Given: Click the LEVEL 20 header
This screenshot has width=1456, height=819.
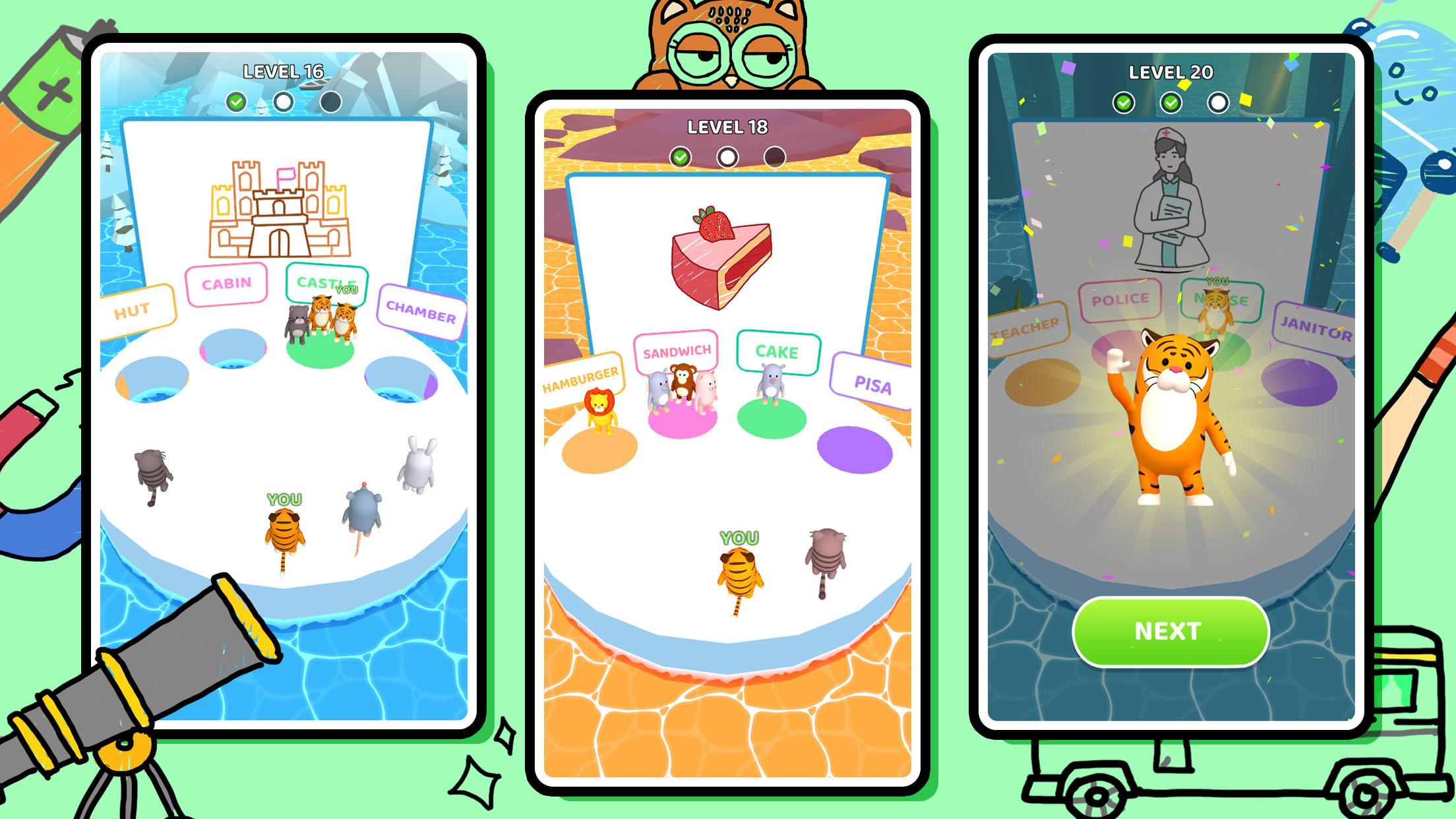Looking at the screenshot, I should pyautogui.click(x=1170, y=74).
